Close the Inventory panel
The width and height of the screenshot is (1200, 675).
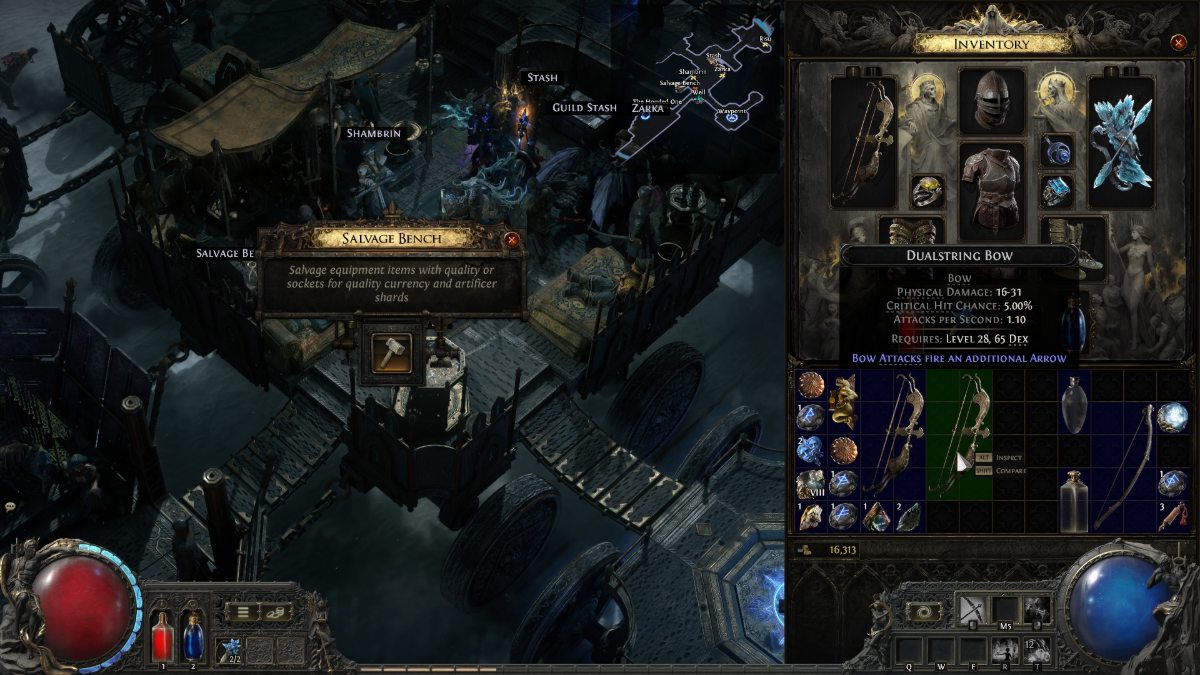[x=1178, y=43]
